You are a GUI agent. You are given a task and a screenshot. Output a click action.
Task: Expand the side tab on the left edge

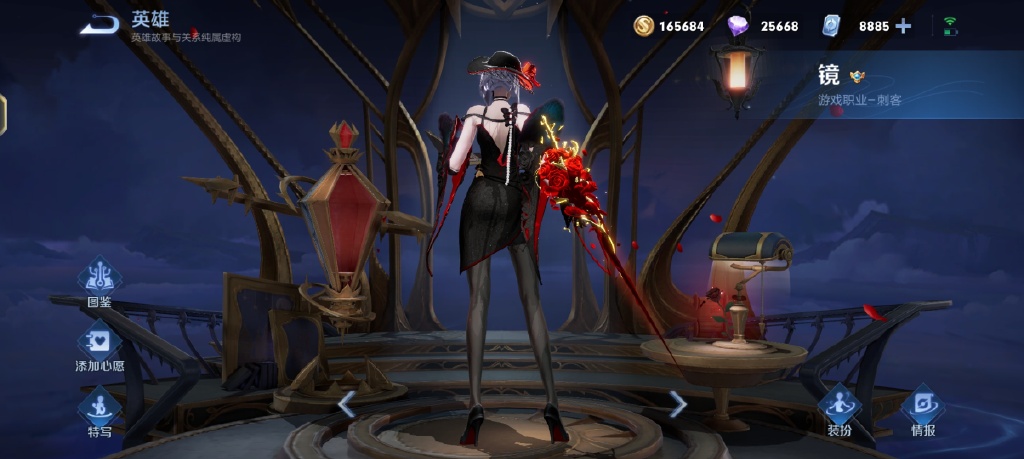tap(3, 114)
